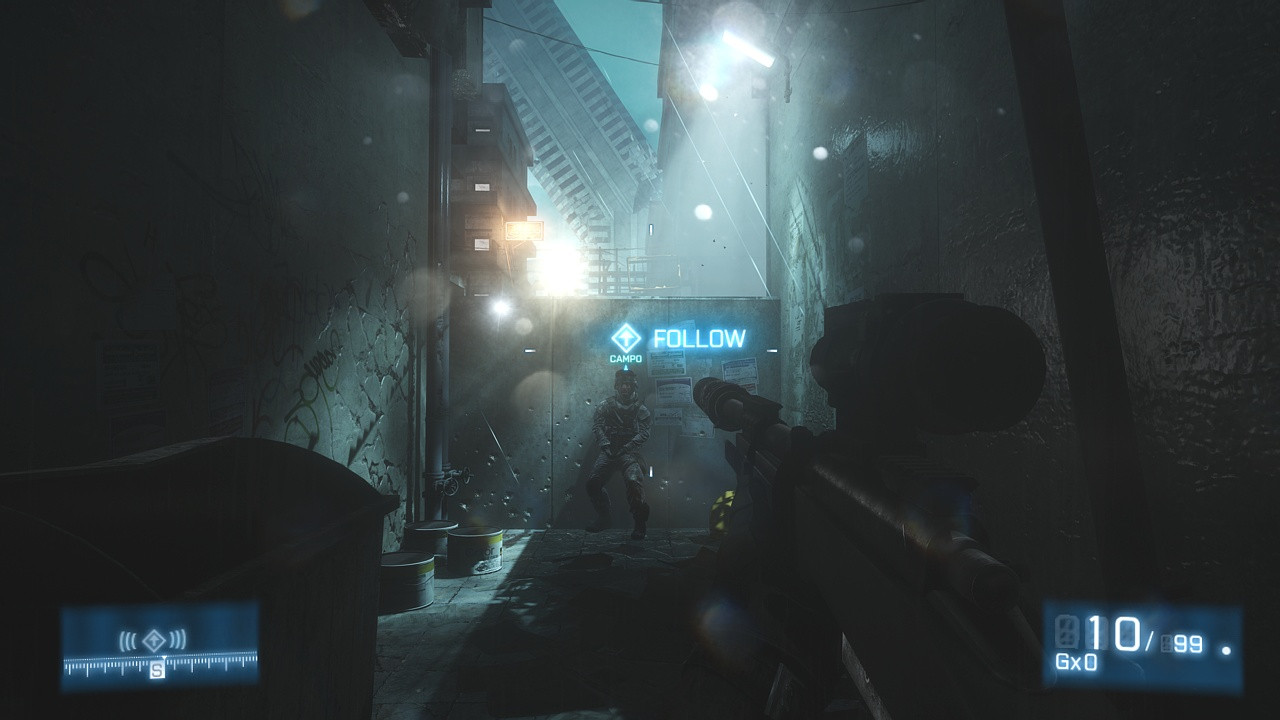Click the S heading marker to toggle compass orientation
This screenshot has height=720, width=1280.
(x=157, y=668)
